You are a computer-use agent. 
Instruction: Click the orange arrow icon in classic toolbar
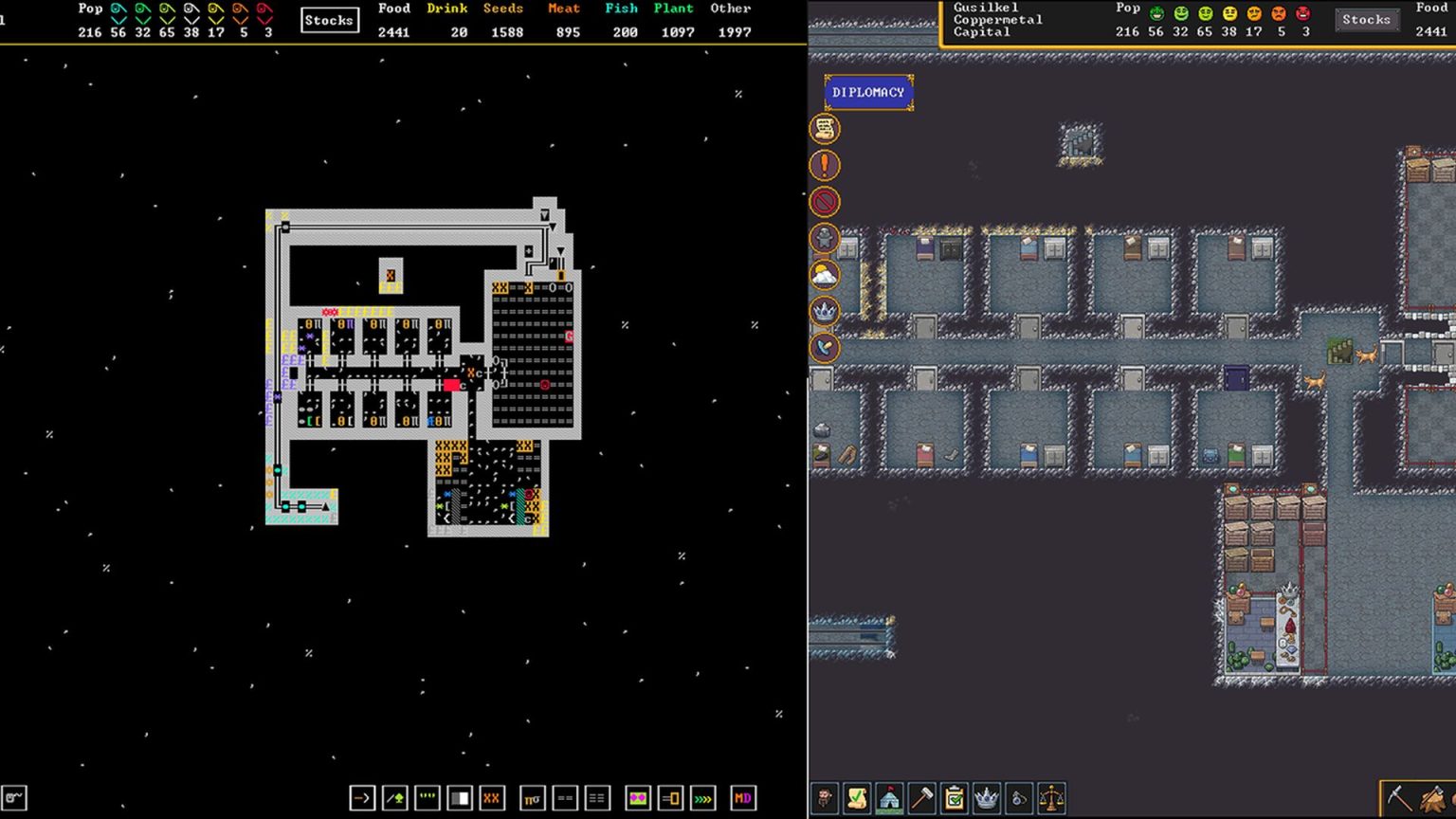[x=362, y=799]
